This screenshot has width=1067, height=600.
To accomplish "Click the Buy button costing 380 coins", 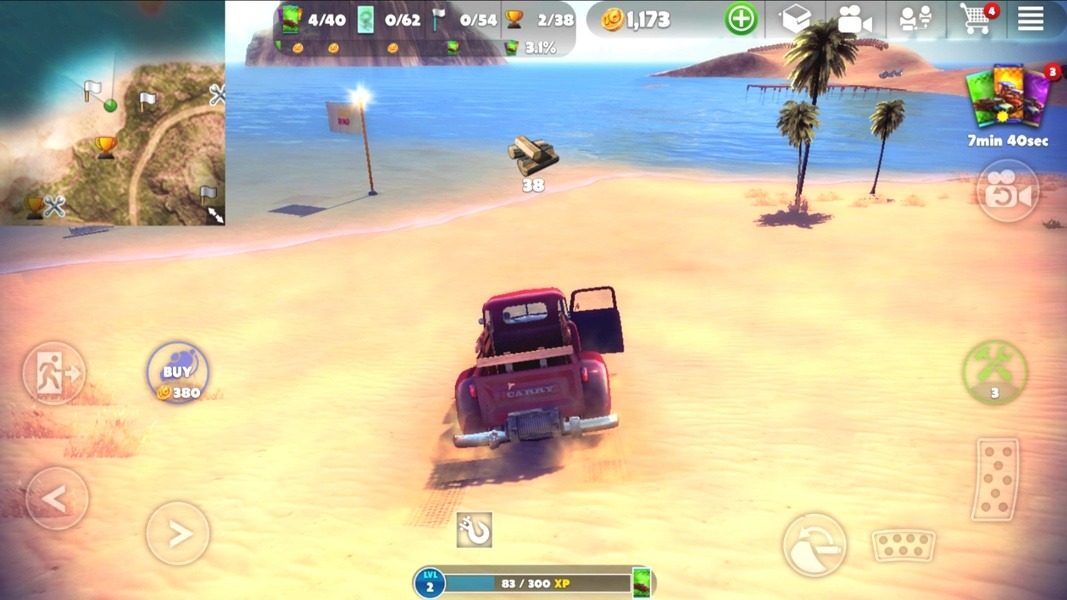I will pyautogui.click(x=178, y=372).
